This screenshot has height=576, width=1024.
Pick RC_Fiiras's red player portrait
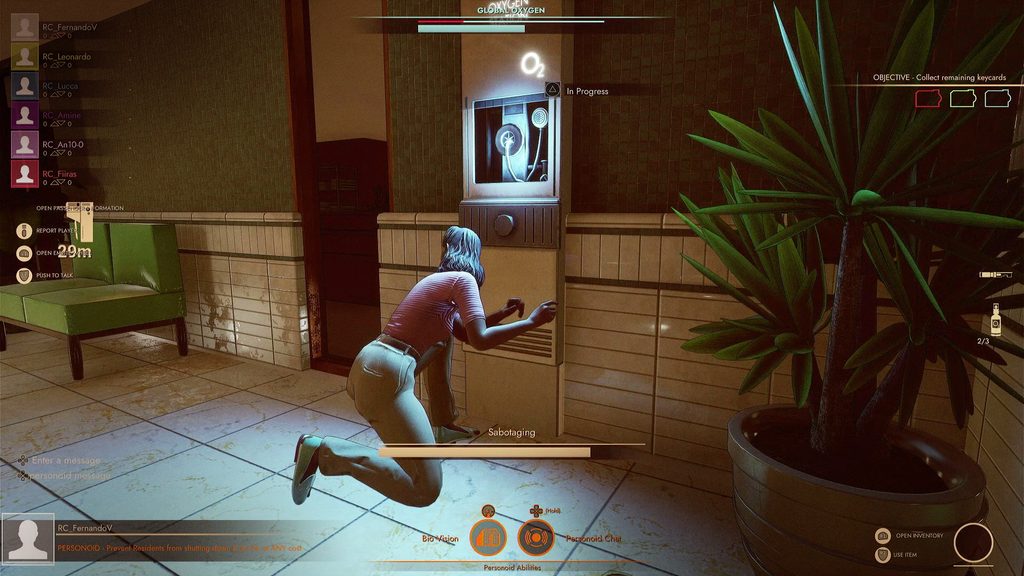point(25,174)
